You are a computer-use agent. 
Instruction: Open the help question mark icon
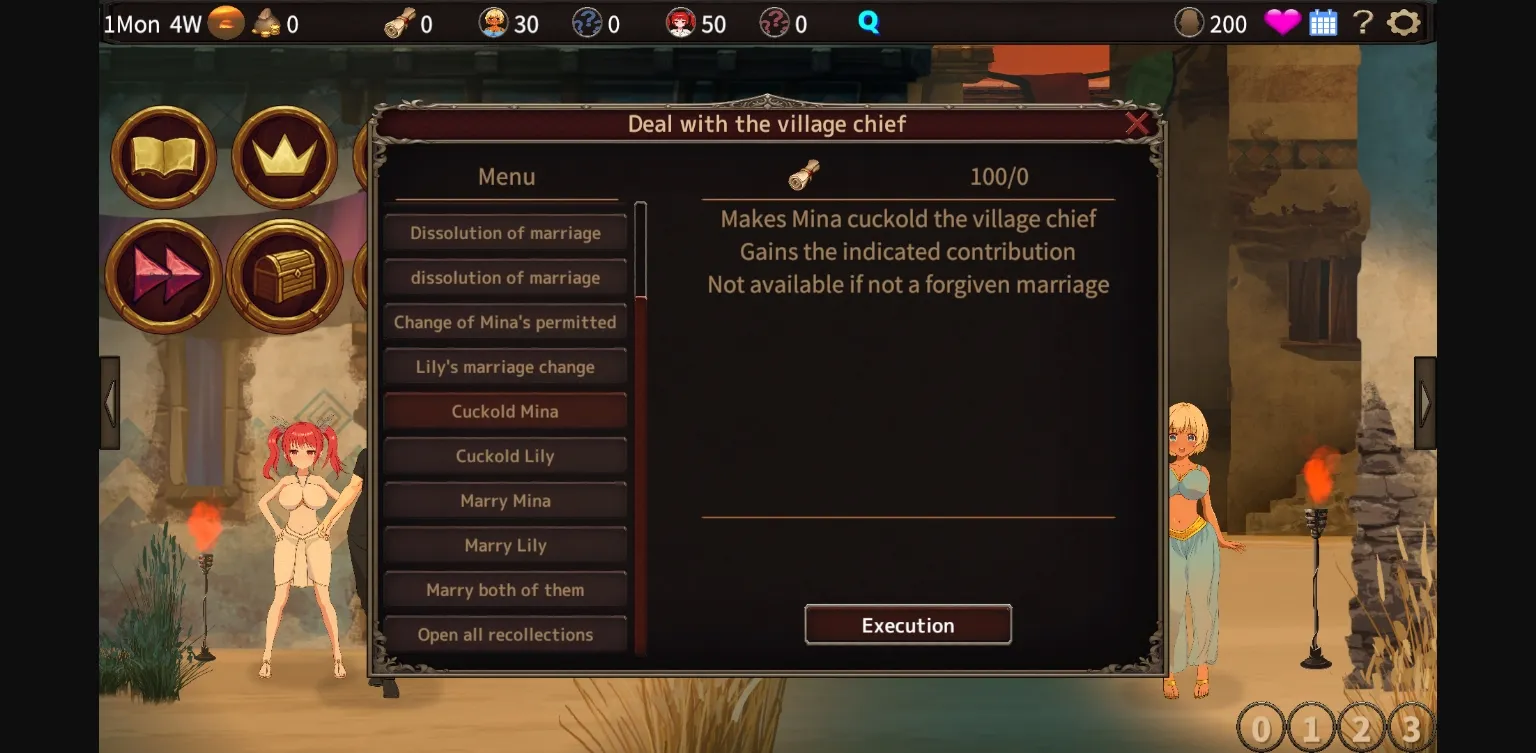[1362, 22]
